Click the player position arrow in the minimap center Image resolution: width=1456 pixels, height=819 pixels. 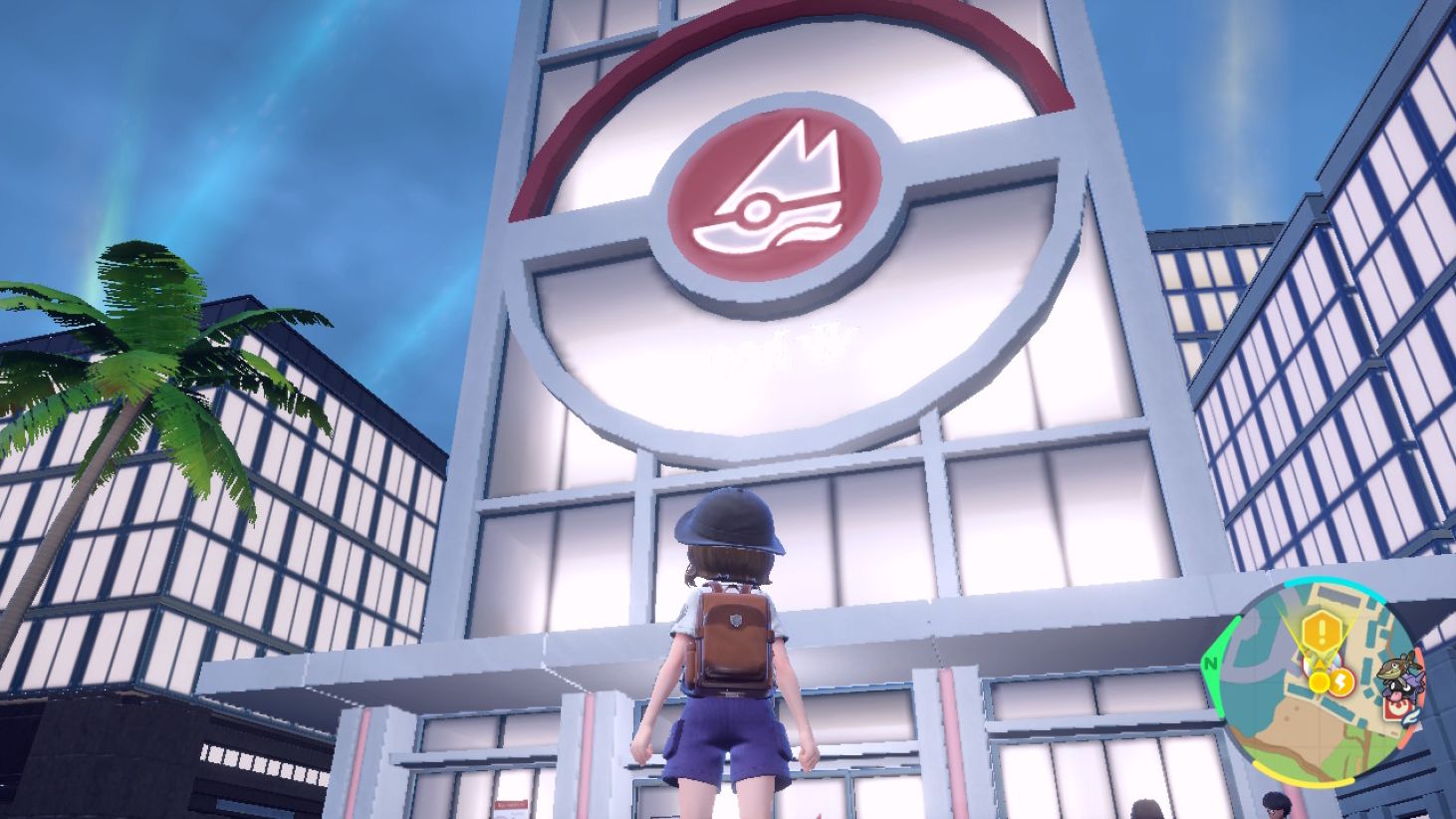point(1319,664)
